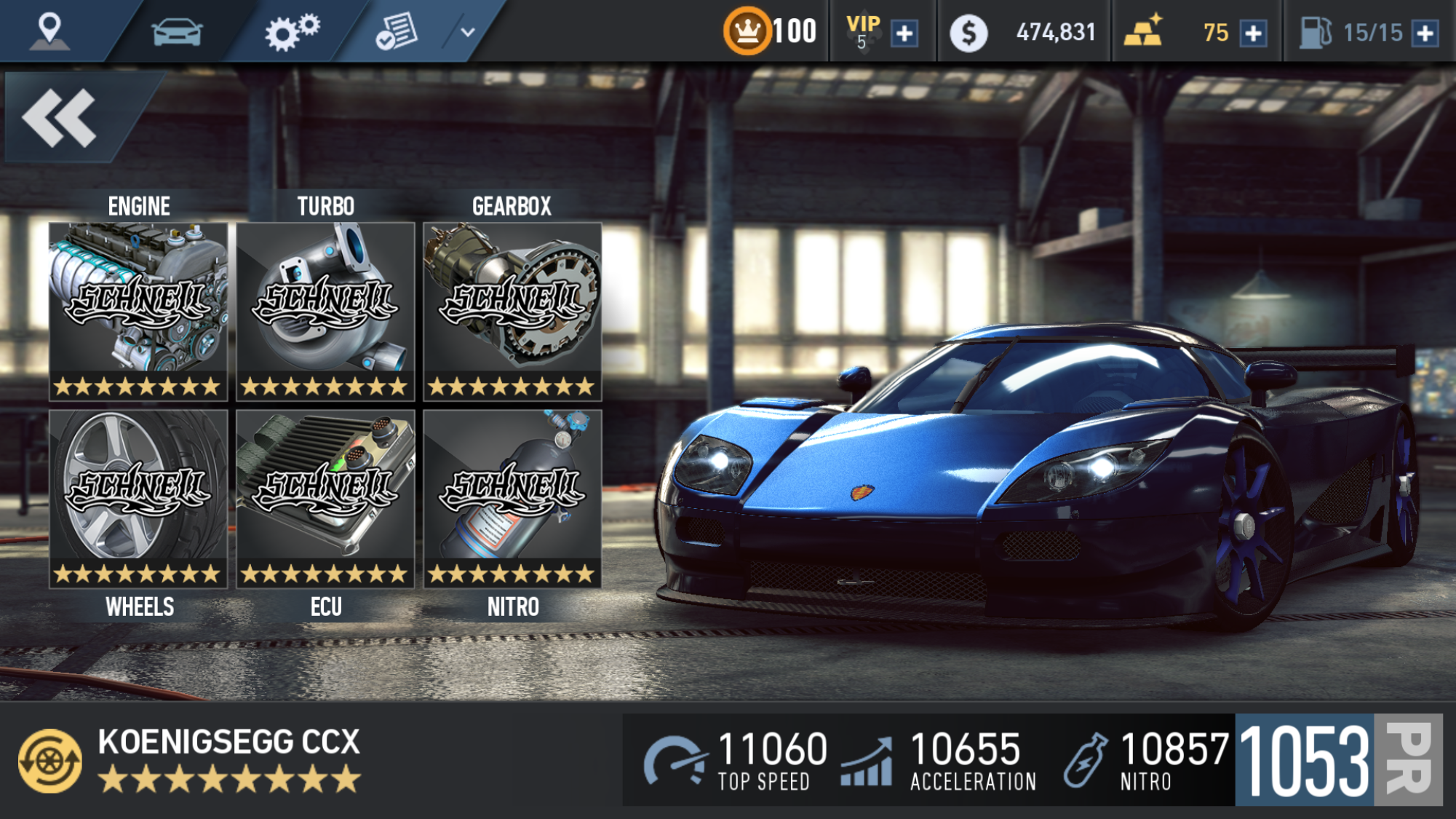Screen dimensions: 1456x819
Task: Add VIP points with the plus button
Action: pyautogui.click(x=904, y=33)
